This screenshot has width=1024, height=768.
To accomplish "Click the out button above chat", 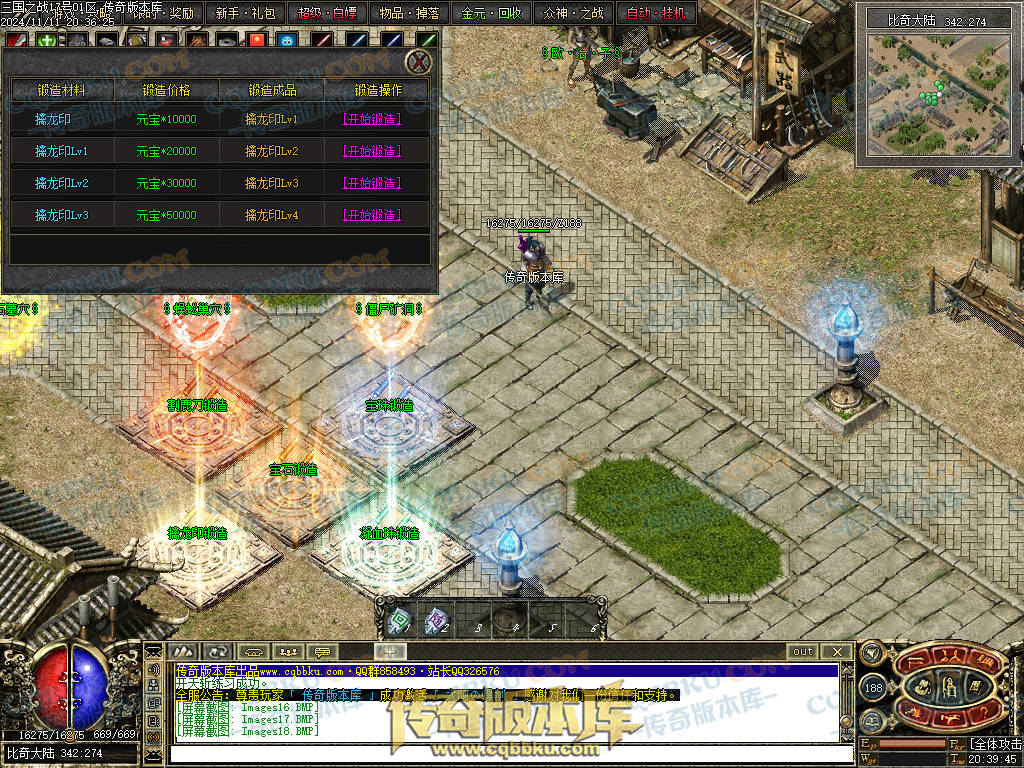I will click(803, 652).
